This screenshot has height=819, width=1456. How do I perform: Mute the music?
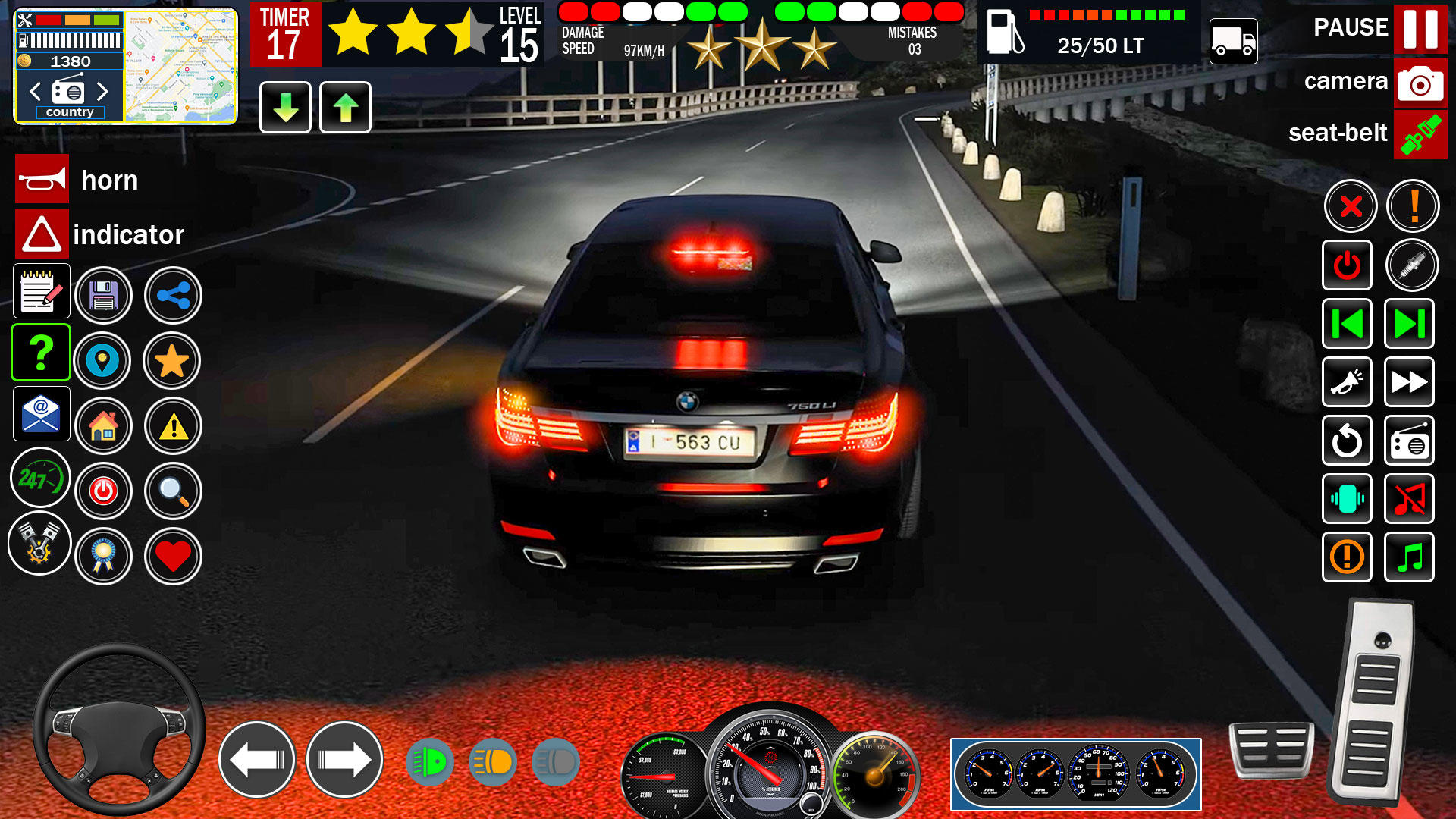(1409, 499)
